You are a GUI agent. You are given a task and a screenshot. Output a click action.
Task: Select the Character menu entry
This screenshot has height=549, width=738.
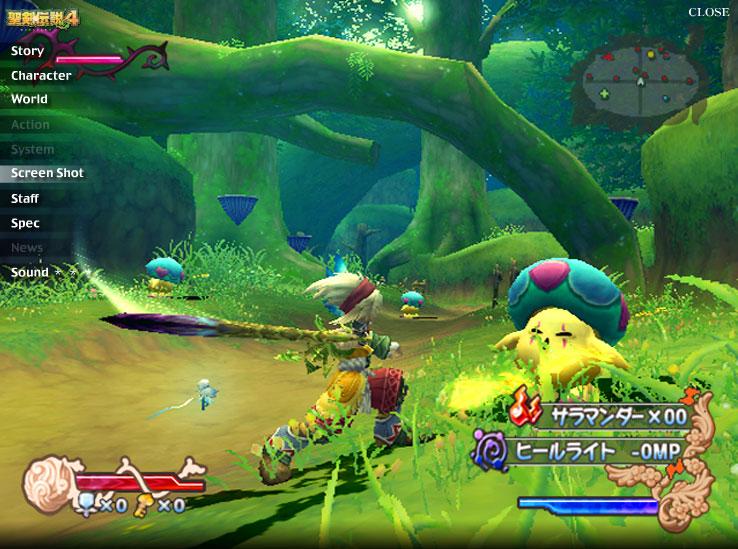point(41,76)
